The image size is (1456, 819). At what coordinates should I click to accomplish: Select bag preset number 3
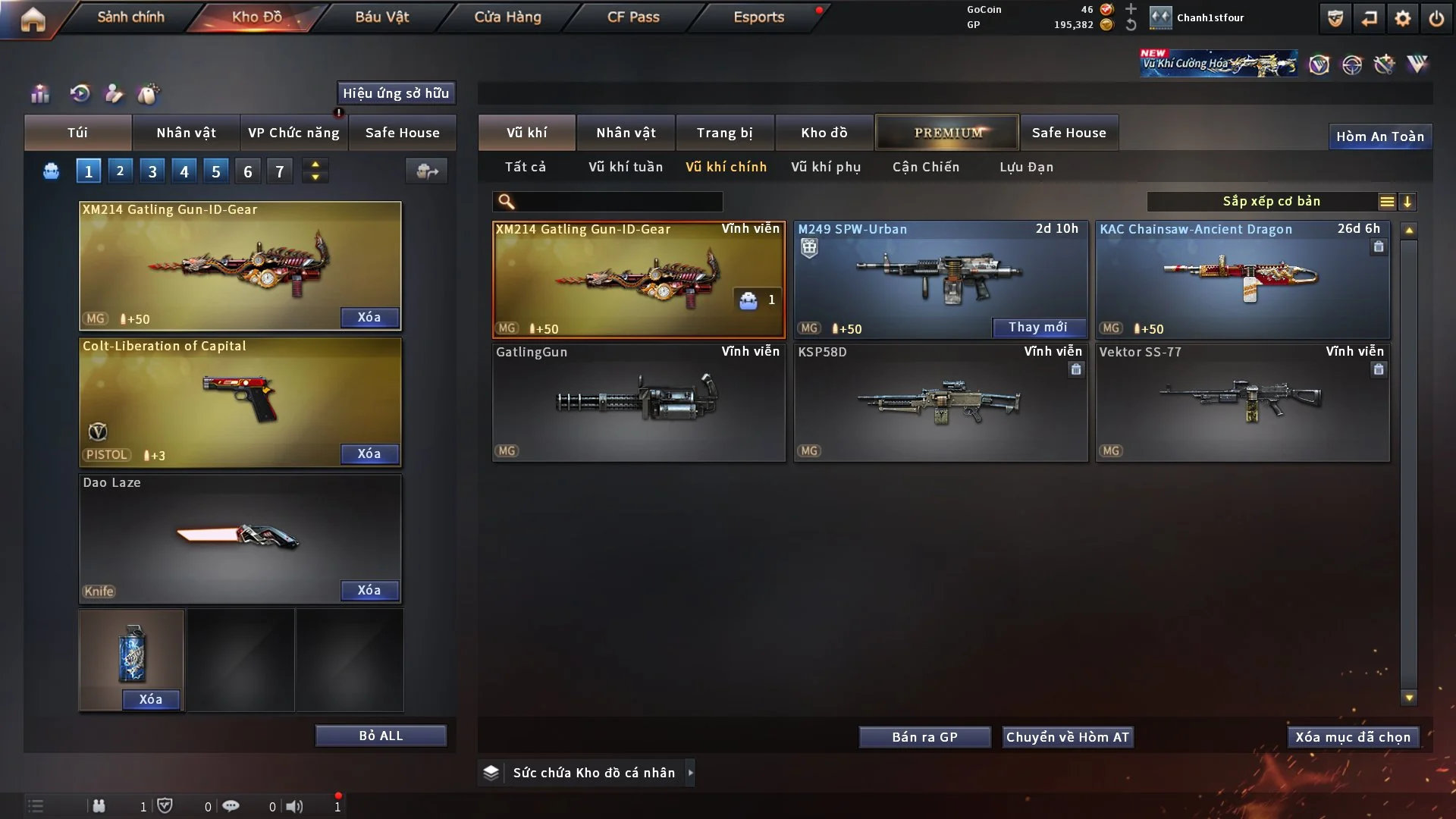pyautogui.click(x=152, y=171)
